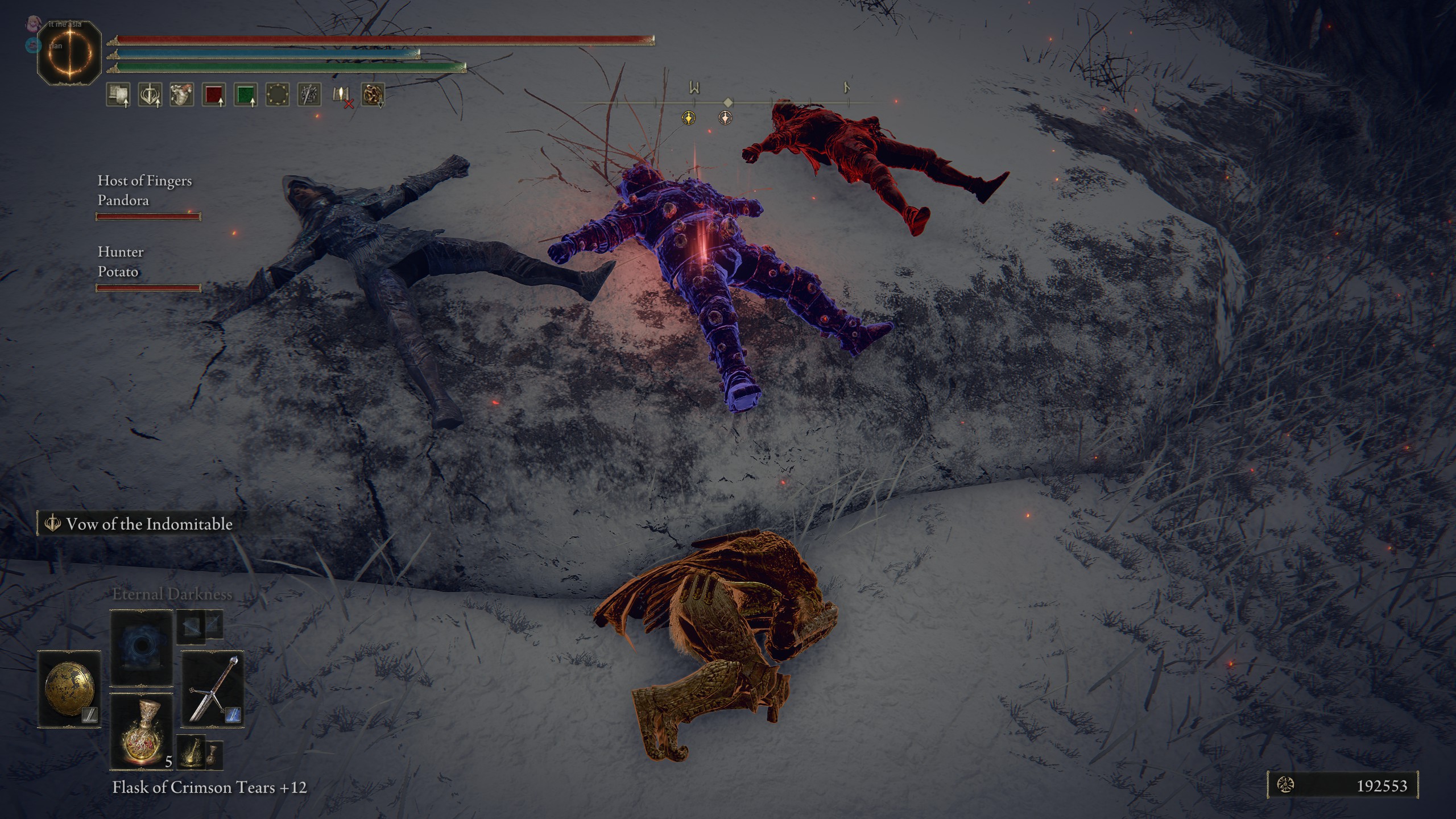1456x819 pixels.
Task: Click the scroll with red X status icon
Action: tap(341, 95)
